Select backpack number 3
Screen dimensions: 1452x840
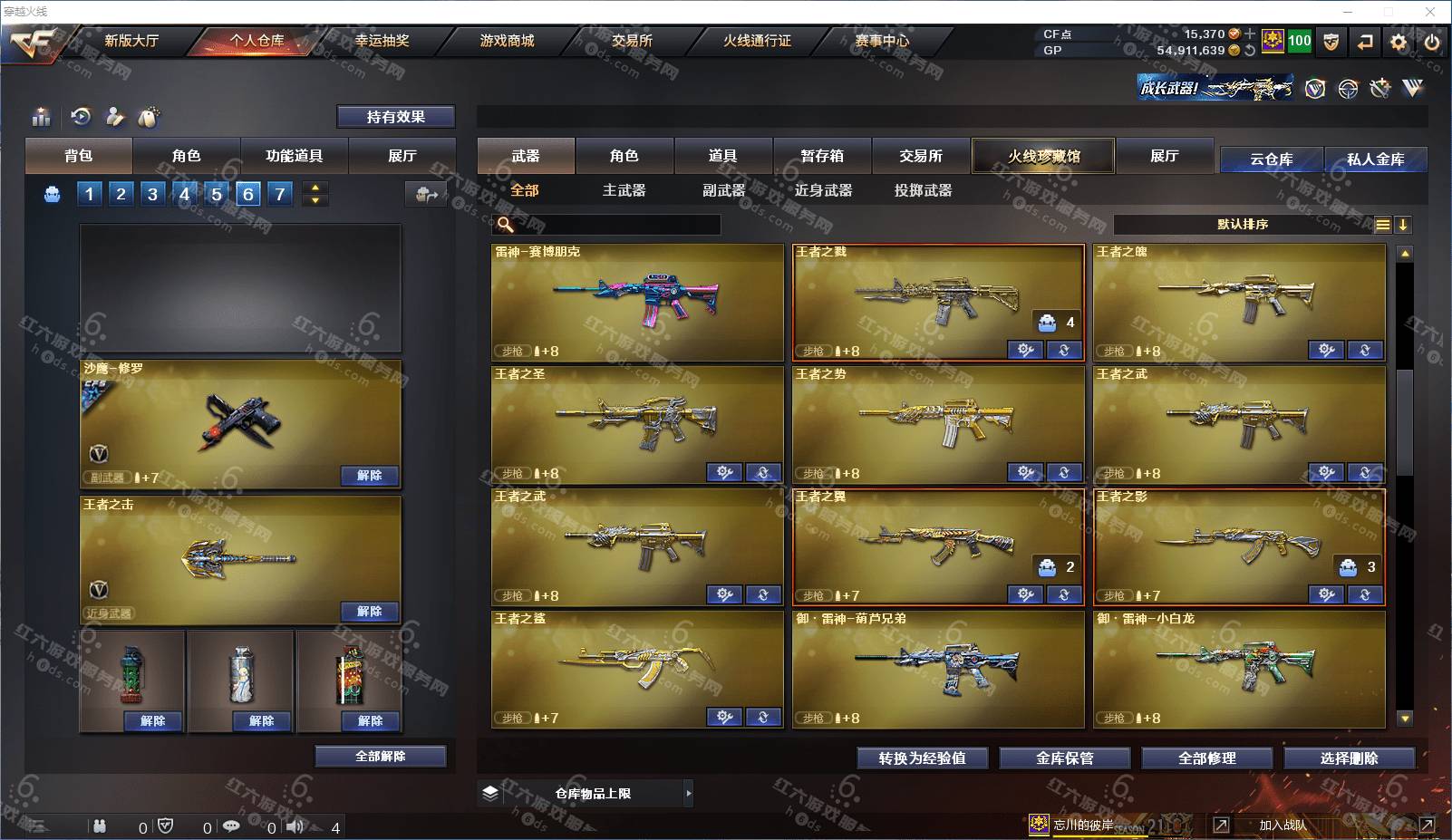(152, 193)
